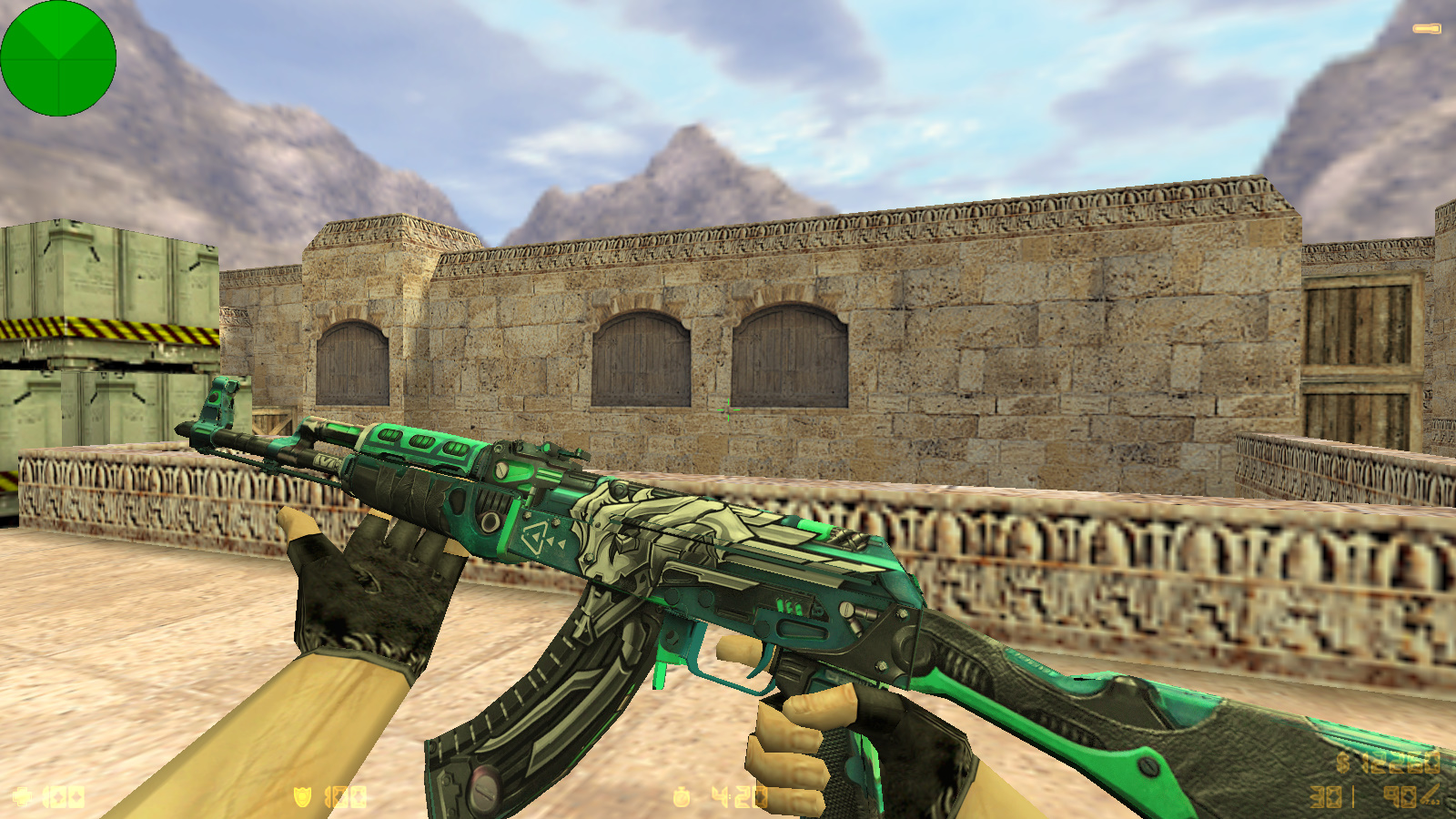The image size is (1456, 819).
Task: Click the magazine count 30
Action: click(x=1326, y=796)
